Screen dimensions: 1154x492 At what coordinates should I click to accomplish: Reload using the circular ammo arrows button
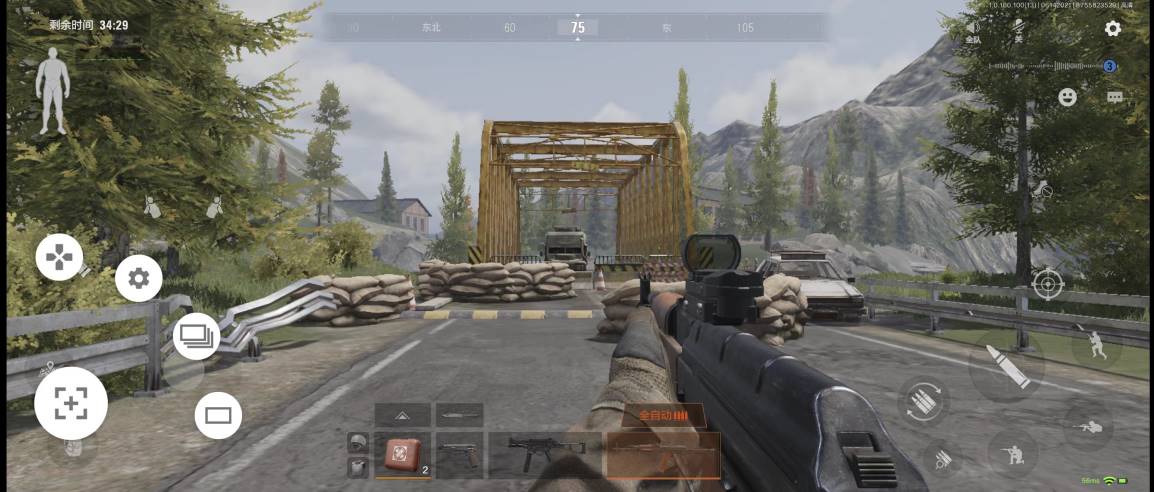(x=924, y=401)
